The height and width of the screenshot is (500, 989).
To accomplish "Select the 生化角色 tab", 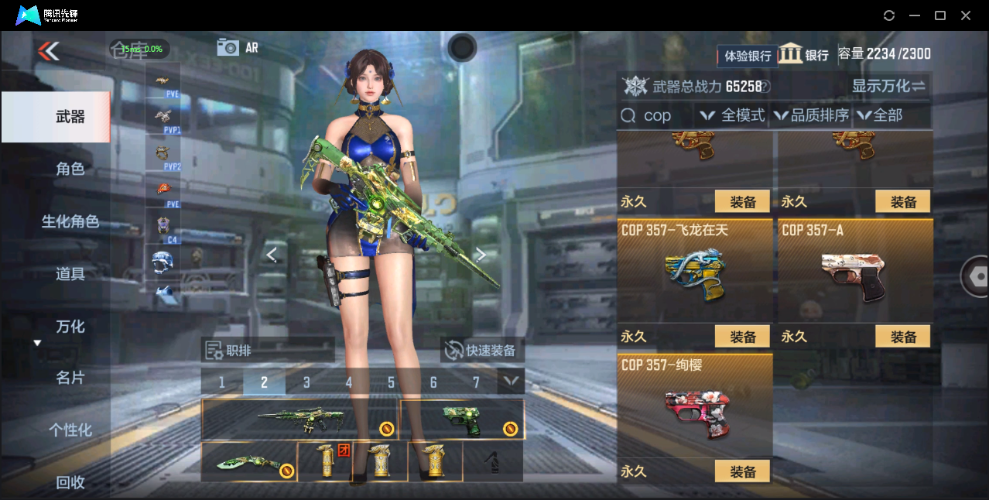I will coord(69,221).
